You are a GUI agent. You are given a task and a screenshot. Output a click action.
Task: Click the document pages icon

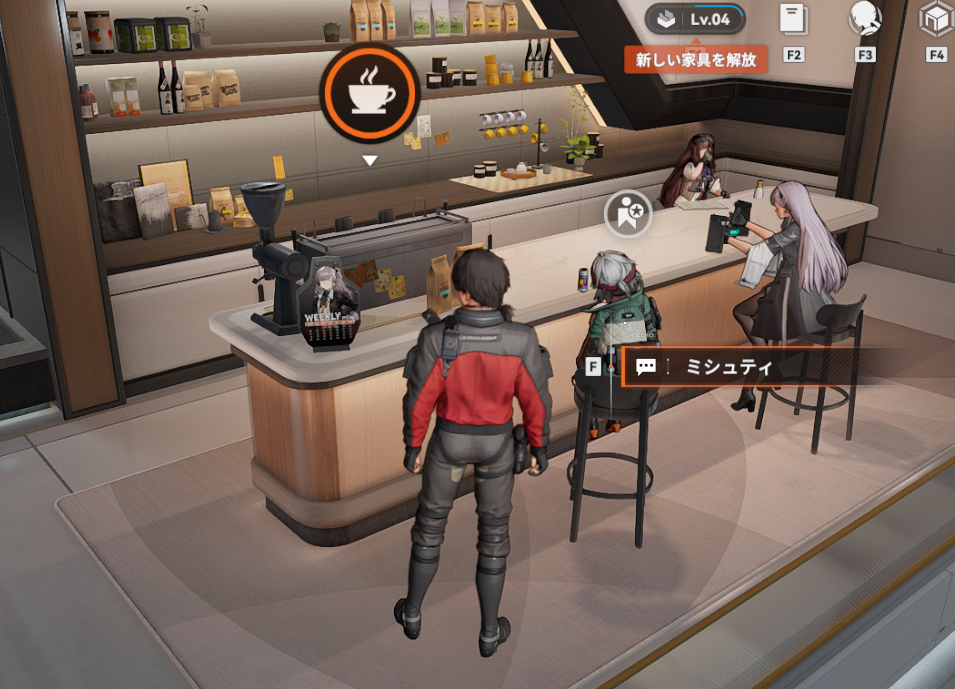[x=793, y=20]
